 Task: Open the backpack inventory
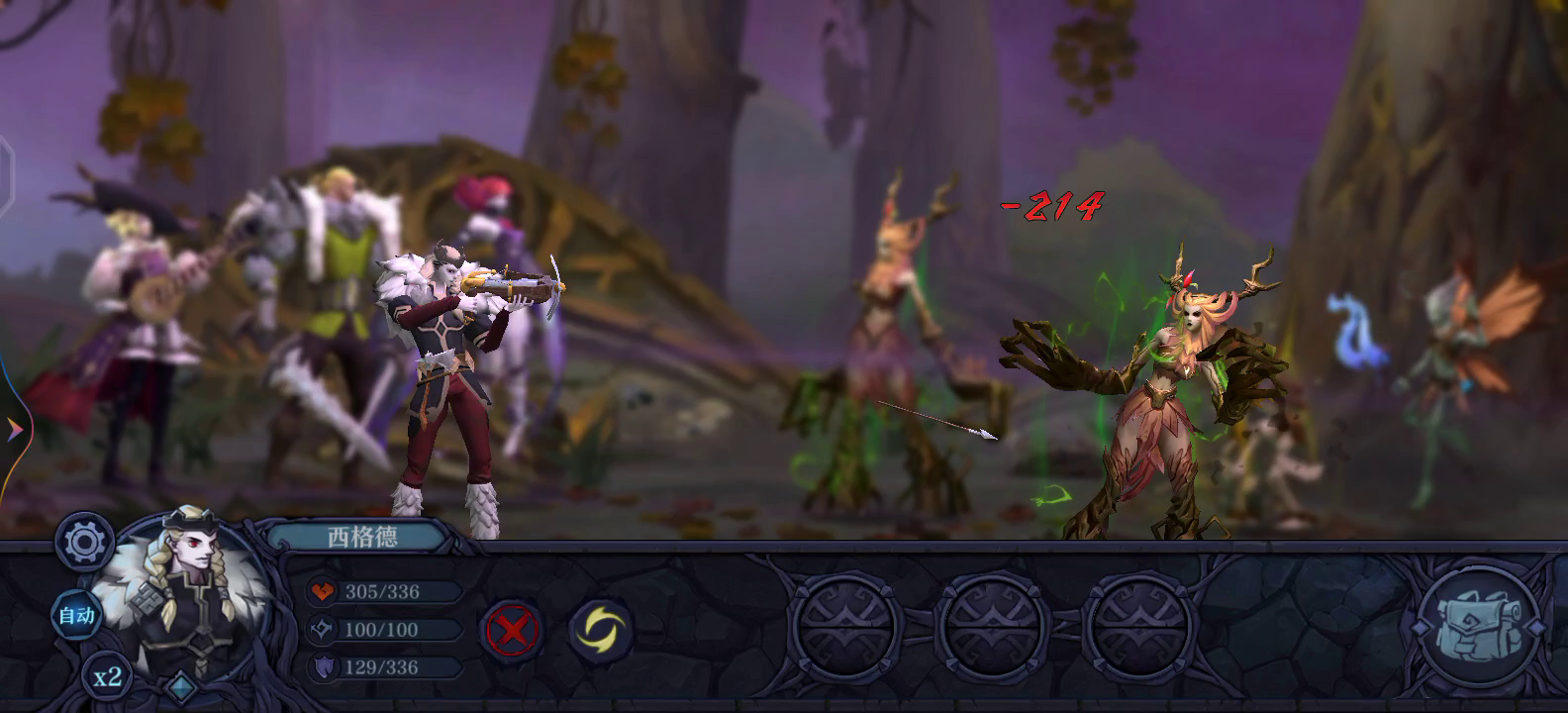pyautogui.click(x=1479, y=626)
